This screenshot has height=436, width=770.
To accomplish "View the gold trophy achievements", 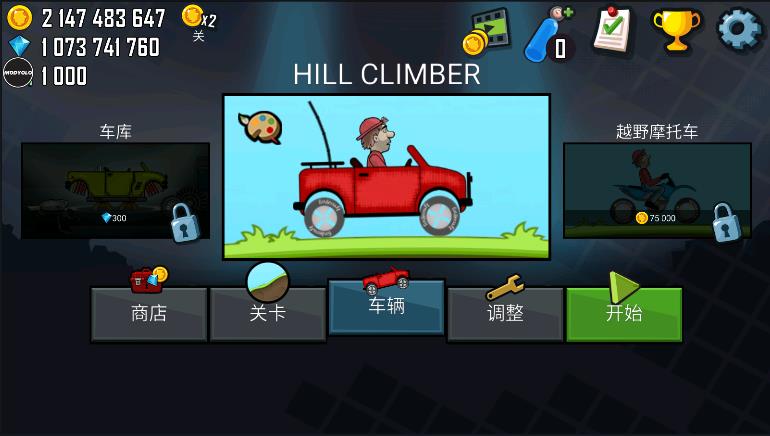I will click(677, 30).
